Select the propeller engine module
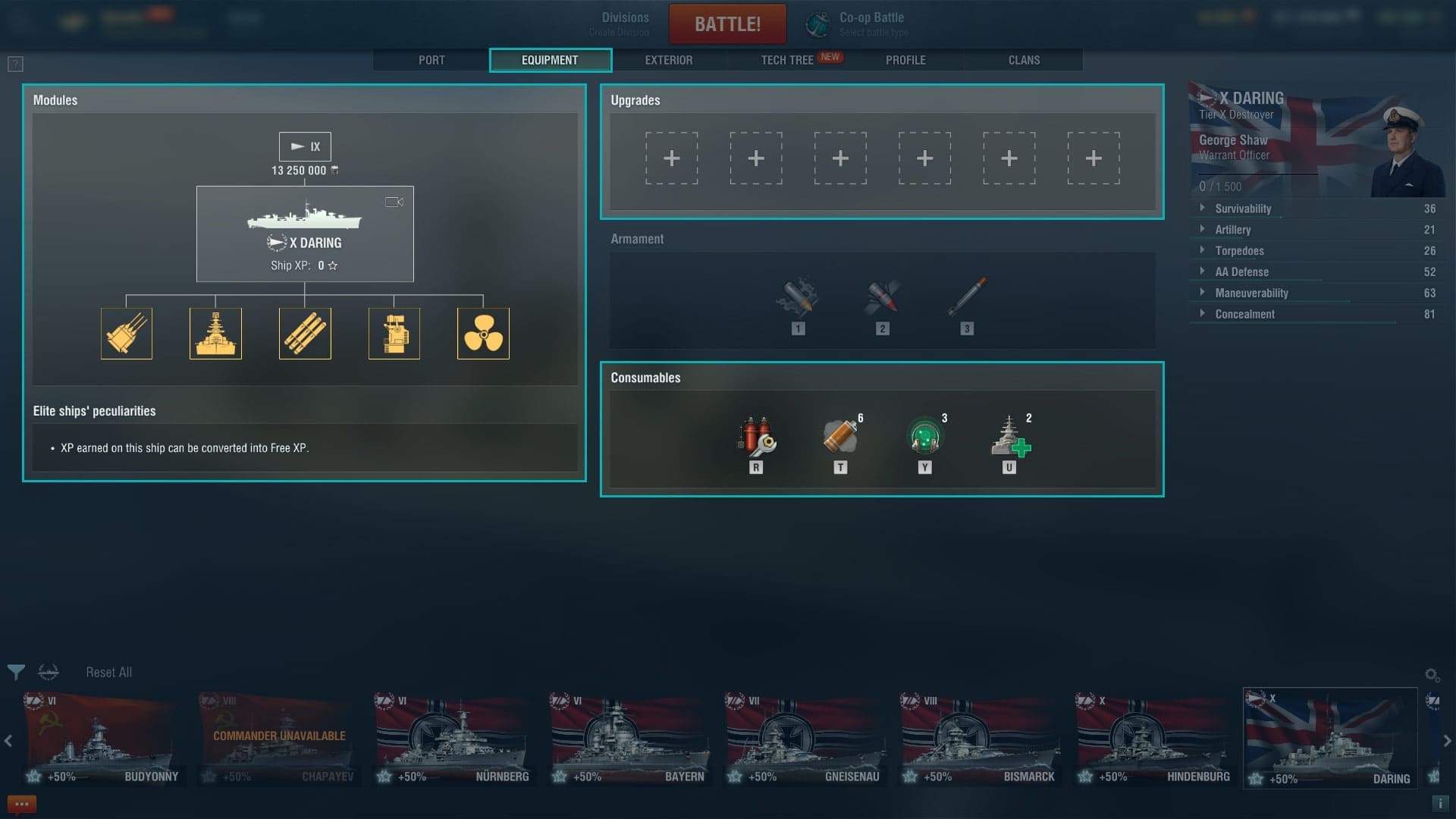The image size is (1456, 819). pos(483,334)
